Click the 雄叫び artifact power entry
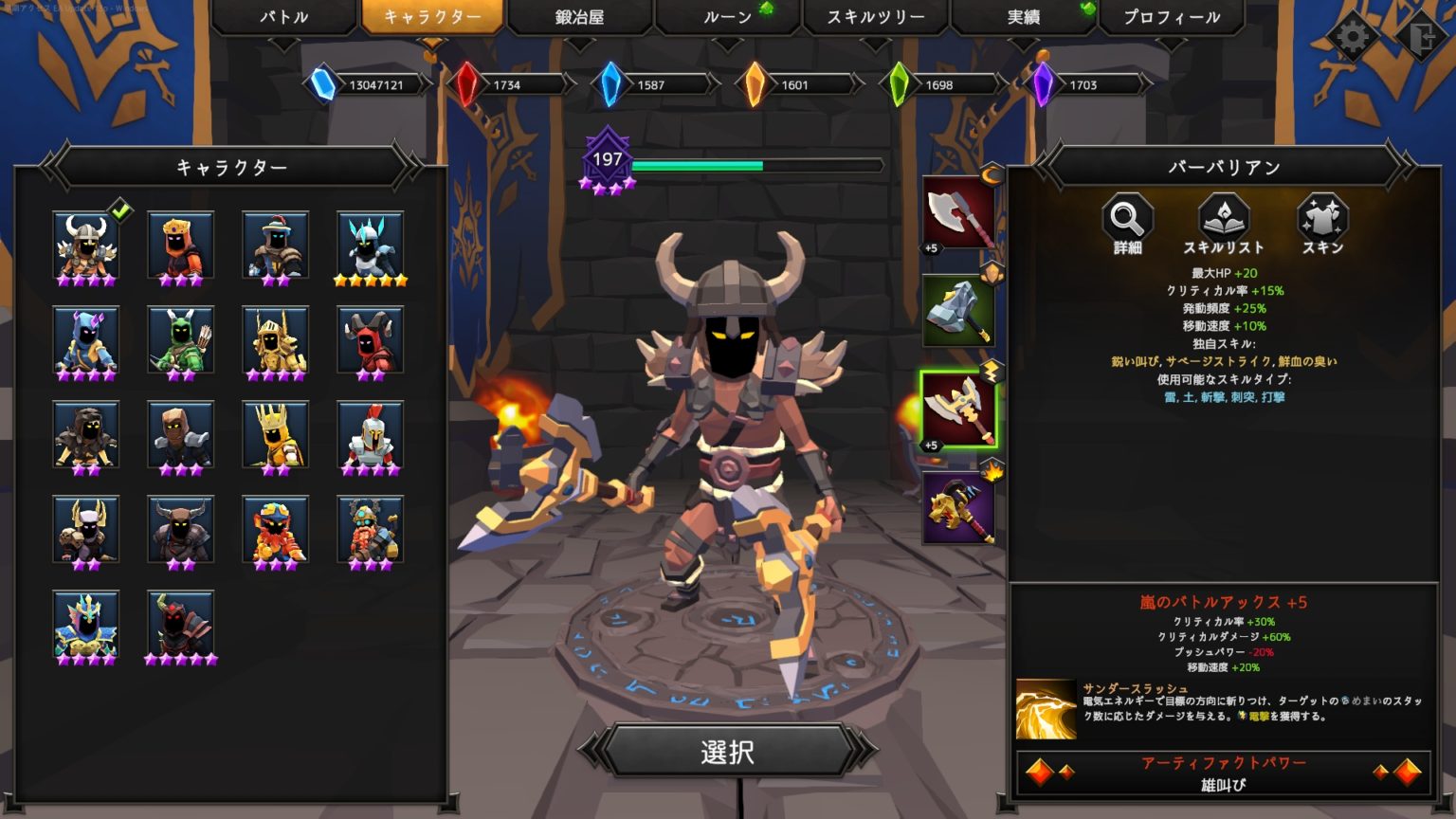The width and height of the screenshot is (1456, 819). (x=1223, y=785)
